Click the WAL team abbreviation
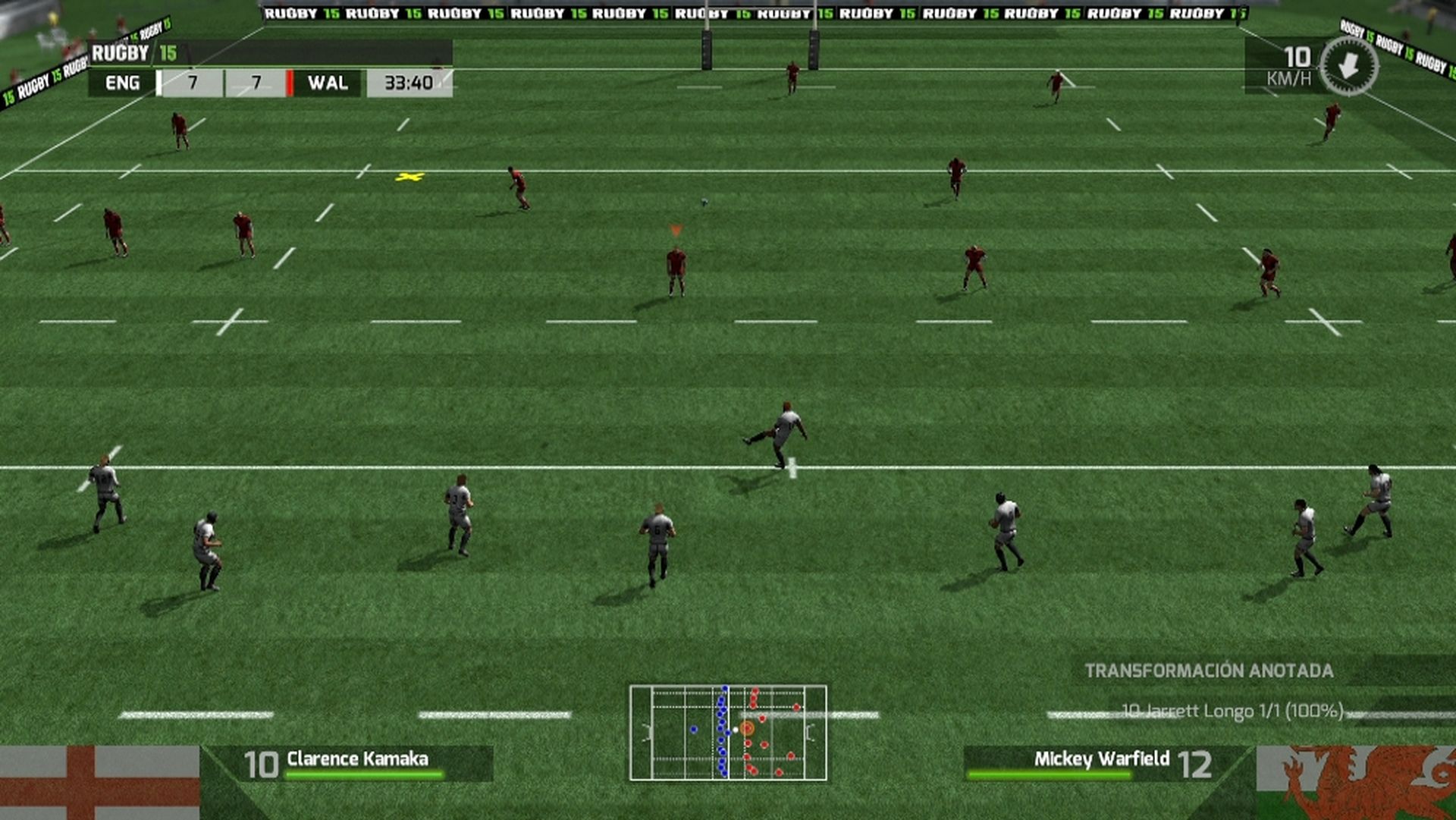The width and height of the screenshot is (1456, 820). coord(329,83)
